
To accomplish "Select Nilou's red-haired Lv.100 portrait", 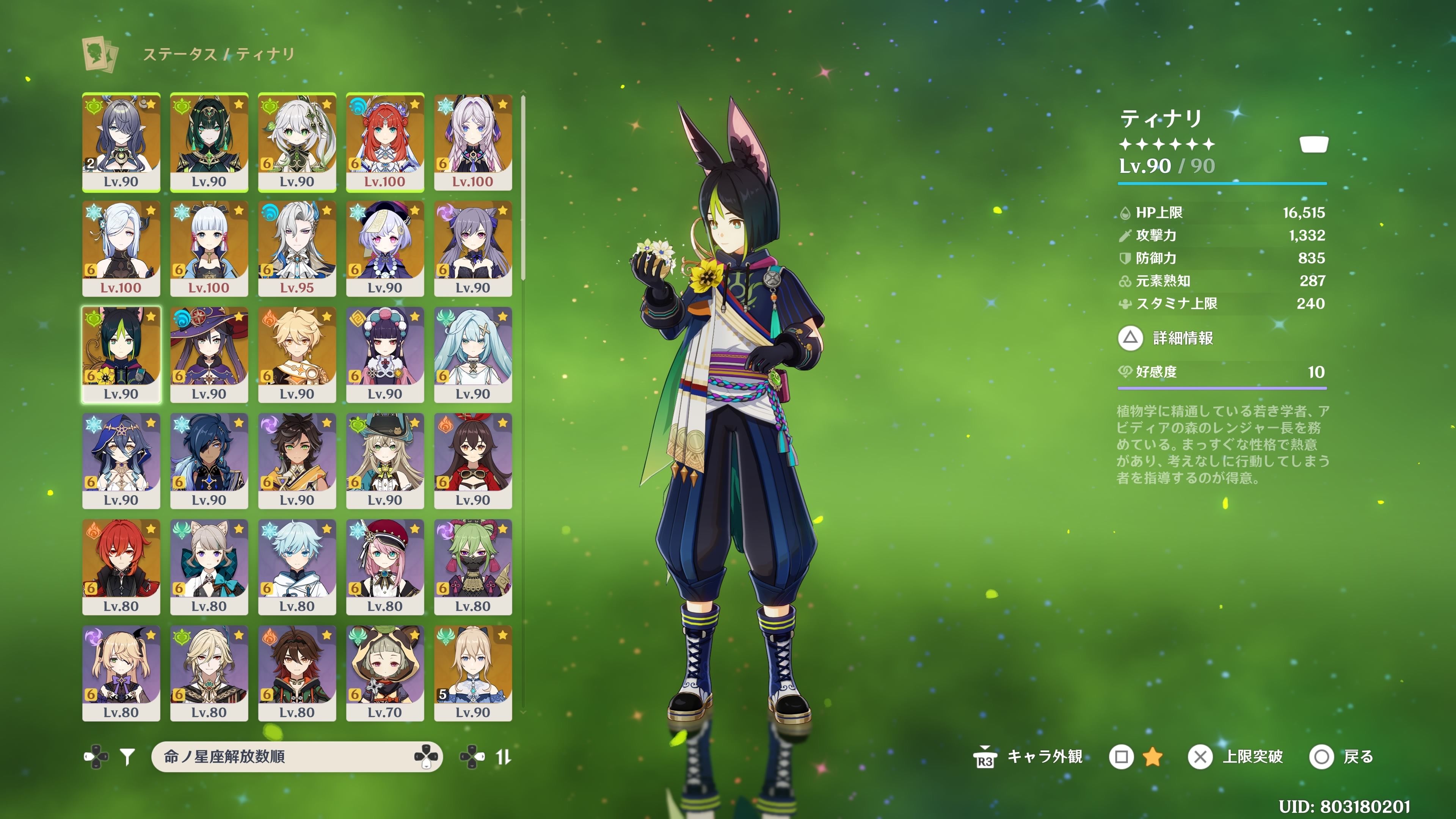I will click(x=385, y=141).
